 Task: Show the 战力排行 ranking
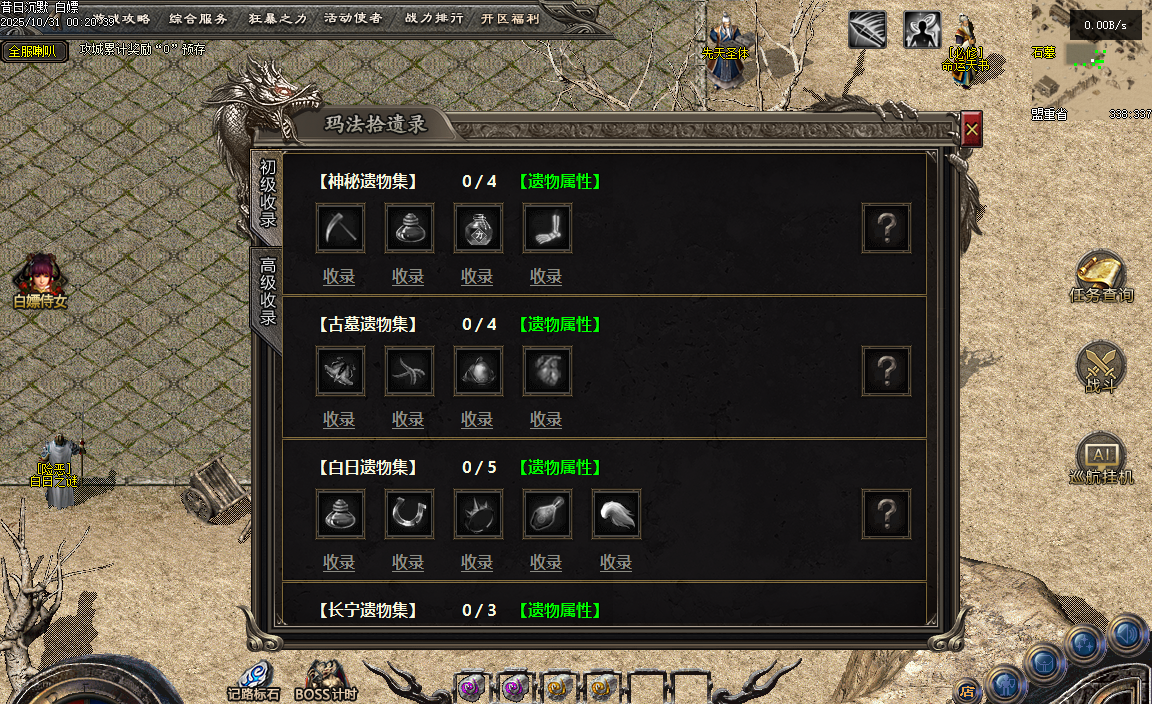point(434,18)
